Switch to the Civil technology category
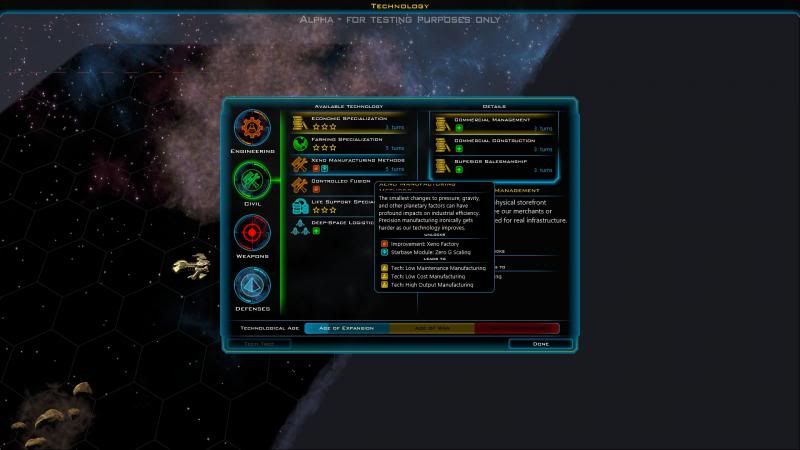This screenshot has width=800, height=450. point(252,181)
